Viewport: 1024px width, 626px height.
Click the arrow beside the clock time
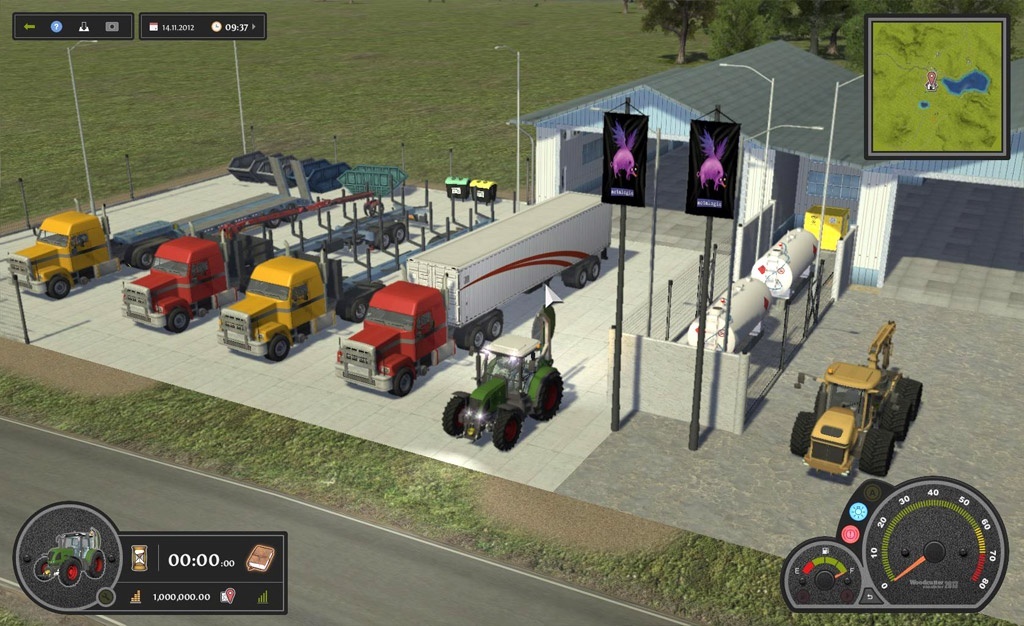pyautogui.click(x=256, y=27)
